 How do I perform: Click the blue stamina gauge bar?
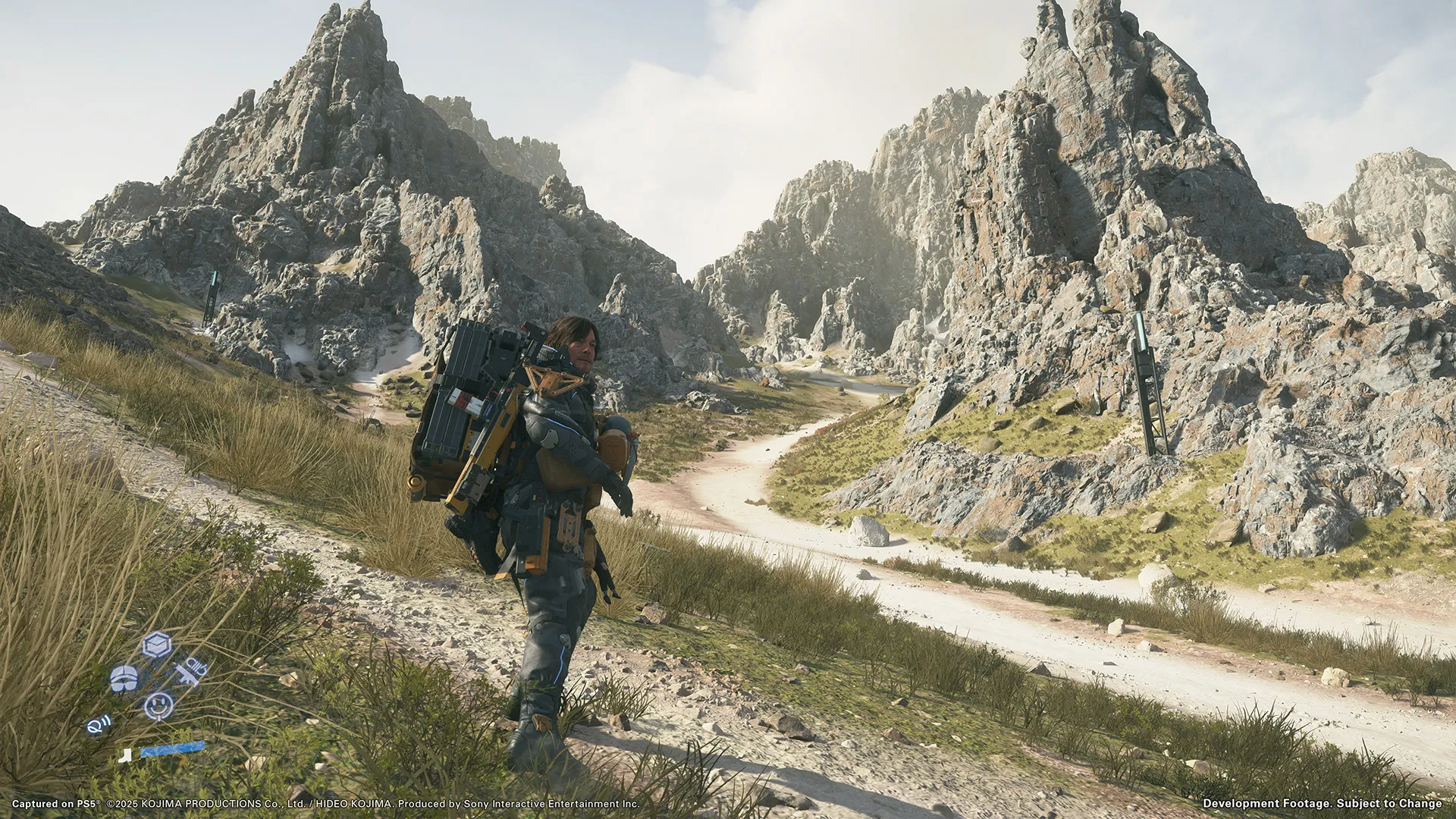tap(173, 749)
